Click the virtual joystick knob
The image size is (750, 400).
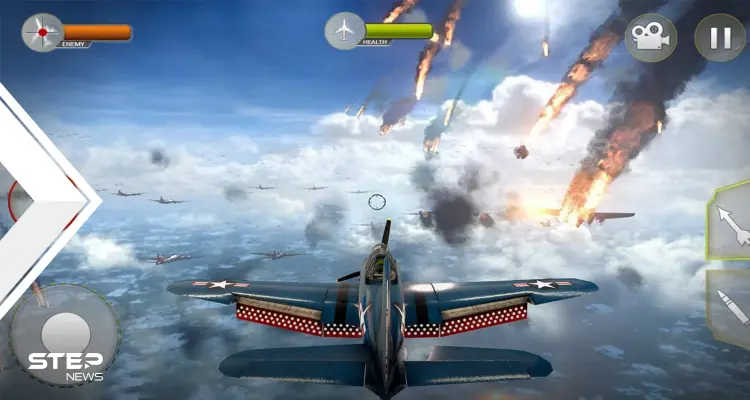(65, 334)
